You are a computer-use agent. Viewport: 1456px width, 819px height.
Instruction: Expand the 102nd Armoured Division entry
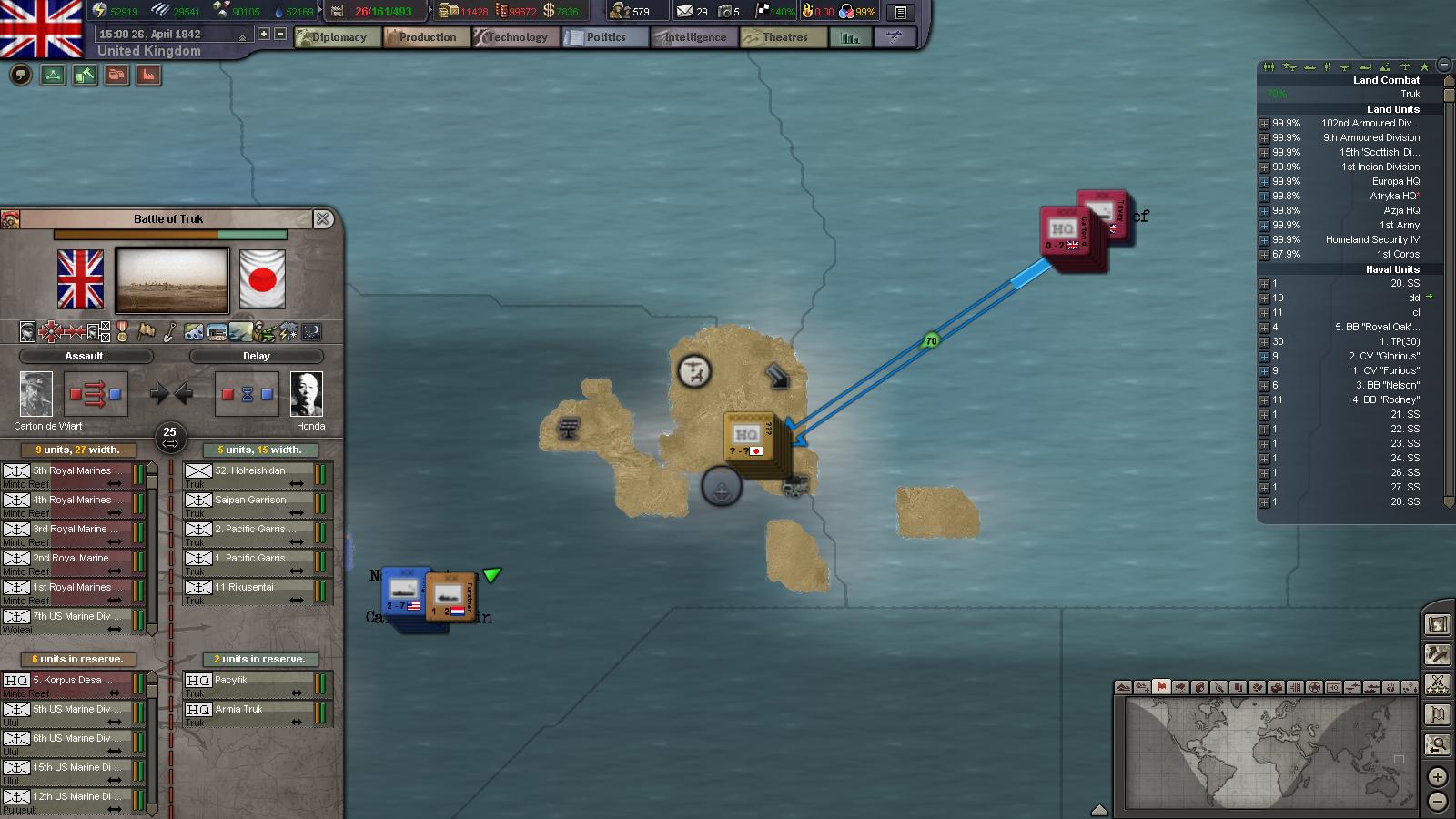click(x=1264, y=124)
